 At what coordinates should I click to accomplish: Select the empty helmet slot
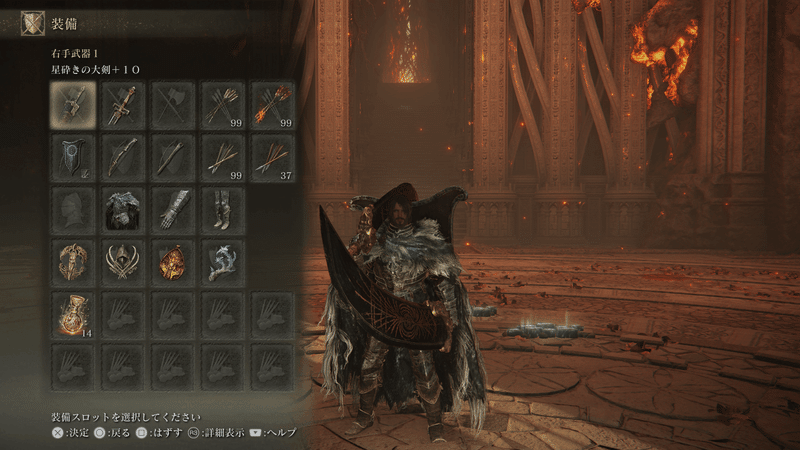(73, 209)
